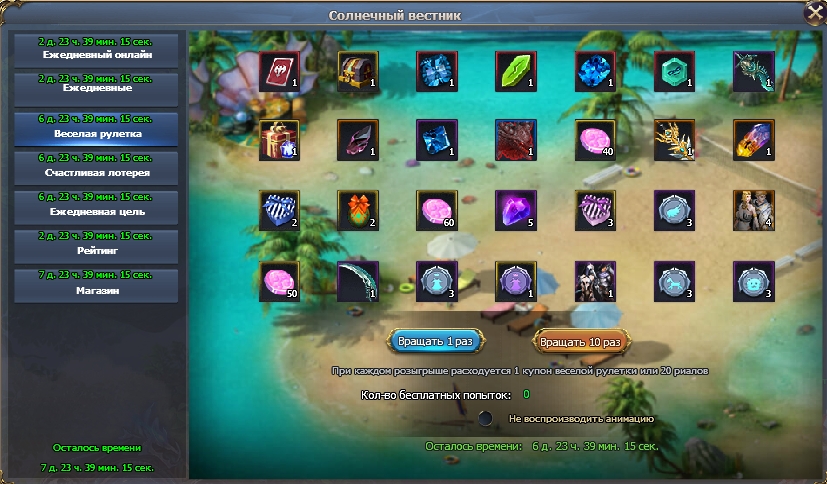The width and height of the screenshot is (827, 484).
Task: Spin once with Вращать 1 раз
Action: [435, 341]
